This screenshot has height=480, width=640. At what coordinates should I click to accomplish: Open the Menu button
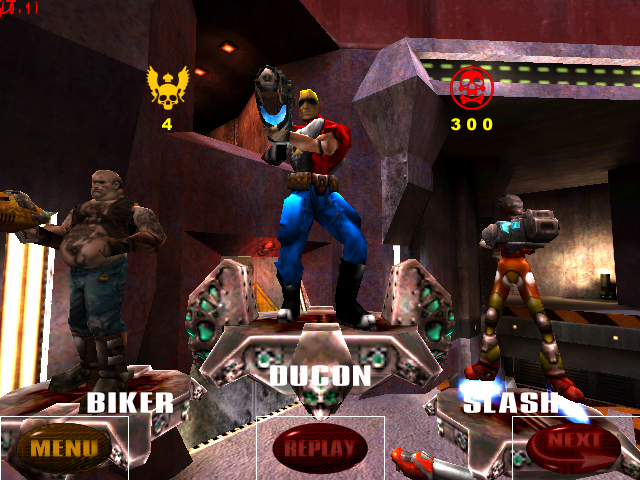[63, 447]
